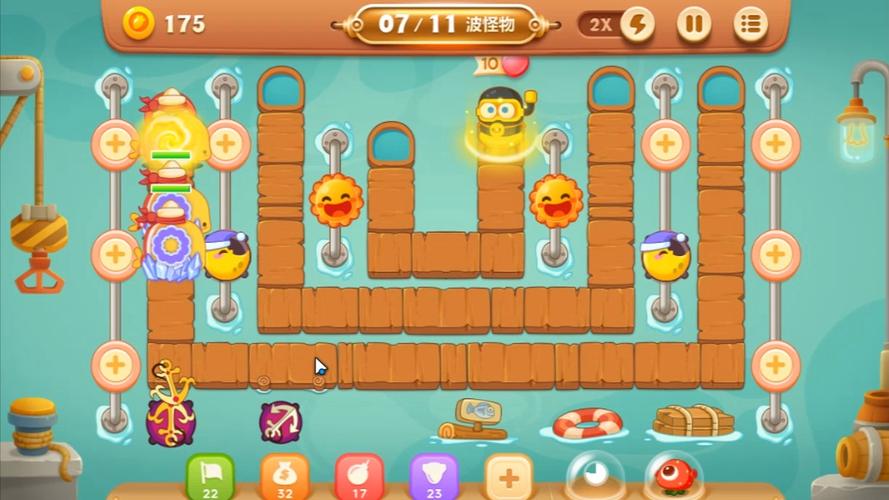The image size is (889, 500).
Task: Pause the game
Action: coord(693,24)
